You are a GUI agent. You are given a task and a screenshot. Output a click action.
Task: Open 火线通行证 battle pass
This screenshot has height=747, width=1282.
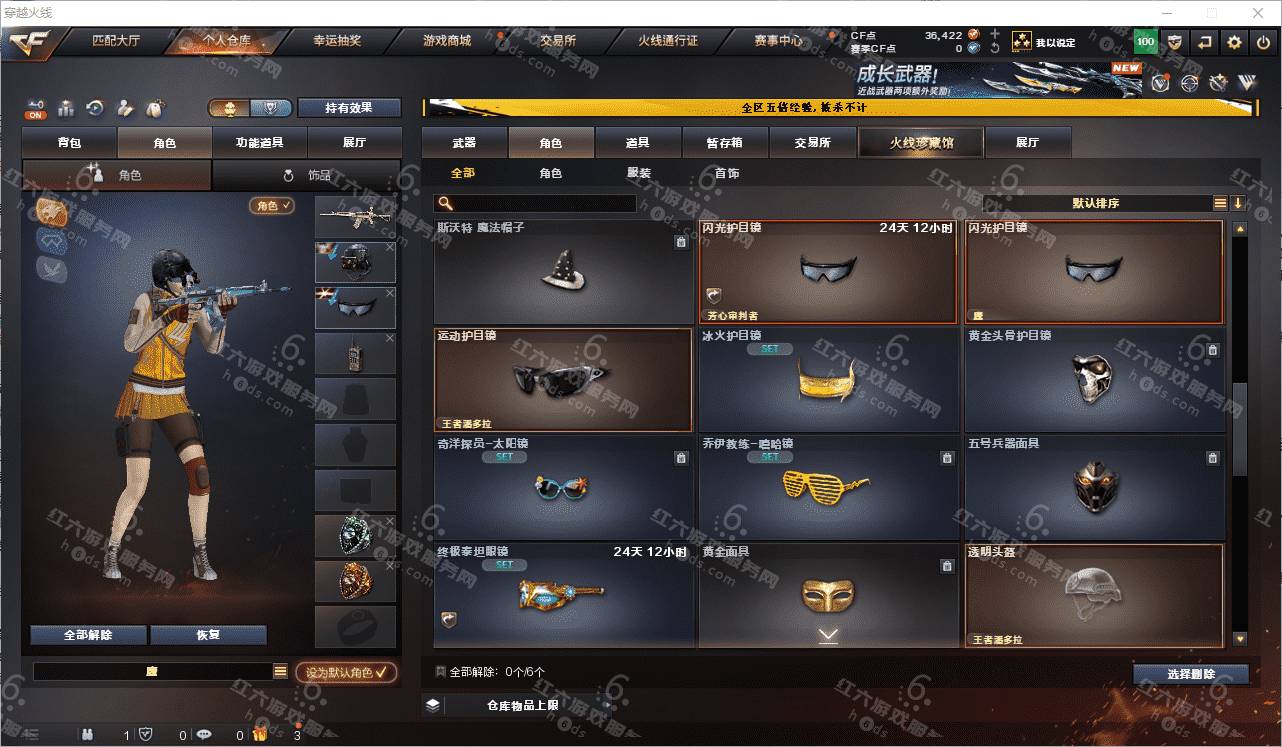[668, 41]
